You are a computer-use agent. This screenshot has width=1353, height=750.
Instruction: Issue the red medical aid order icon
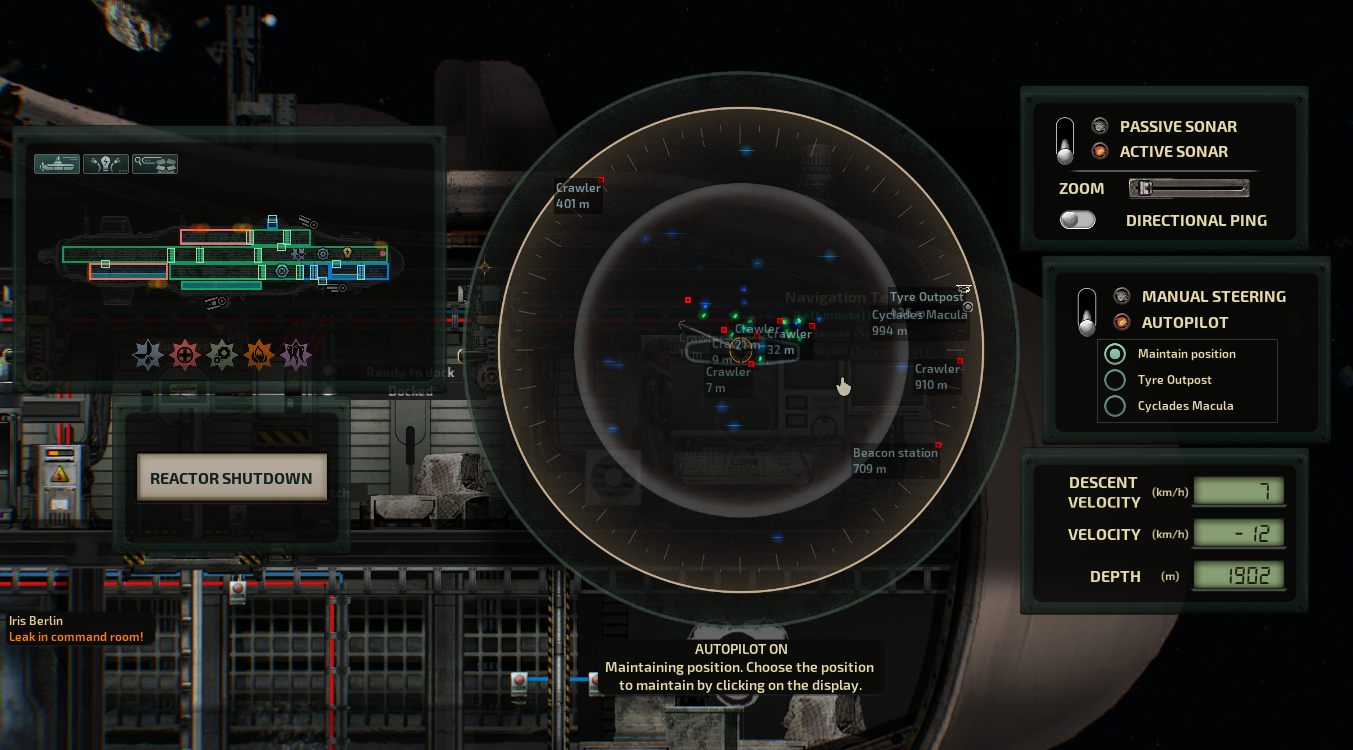tap(183, 352)
